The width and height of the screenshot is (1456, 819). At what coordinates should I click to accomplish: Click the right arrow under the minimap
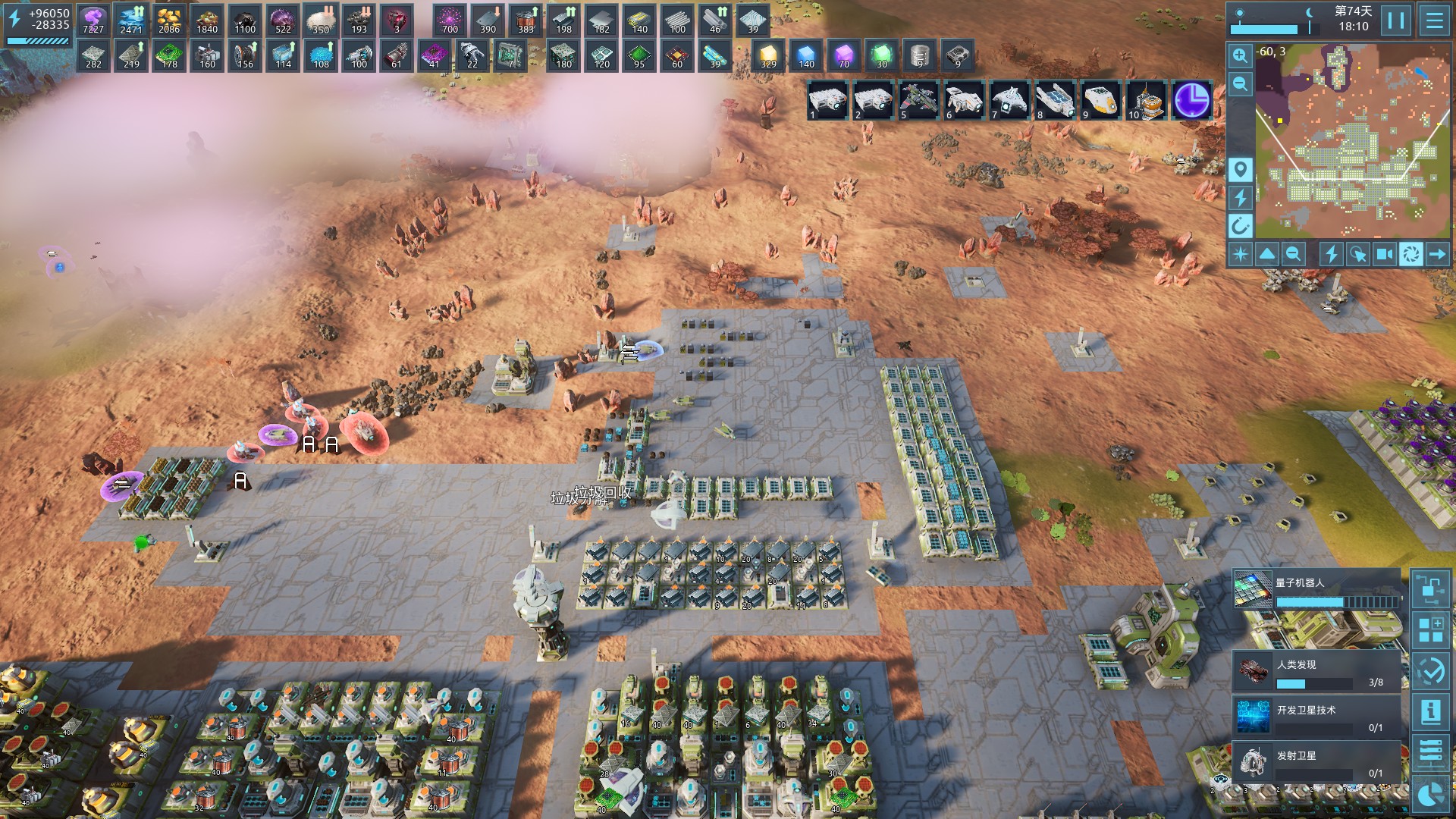(x=1437, y=254)
